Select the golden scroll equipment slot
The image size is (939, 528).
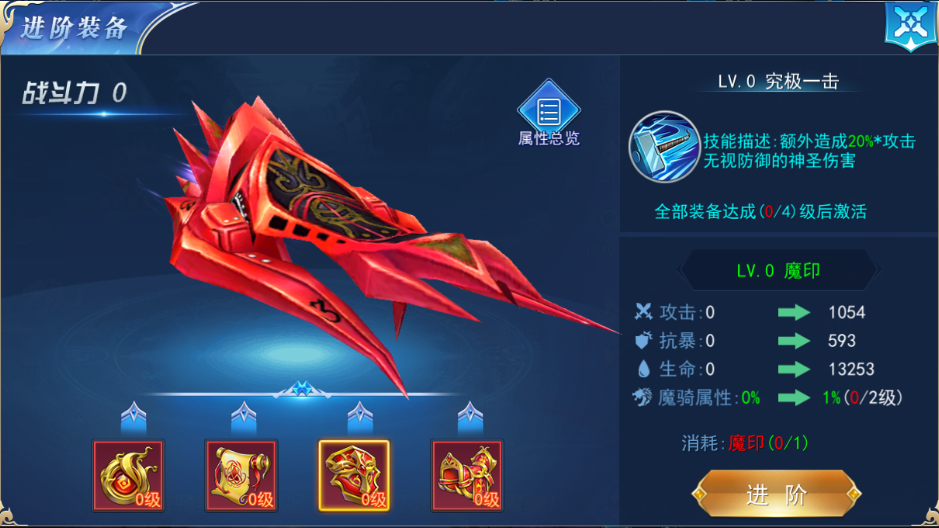click(241, 474)
